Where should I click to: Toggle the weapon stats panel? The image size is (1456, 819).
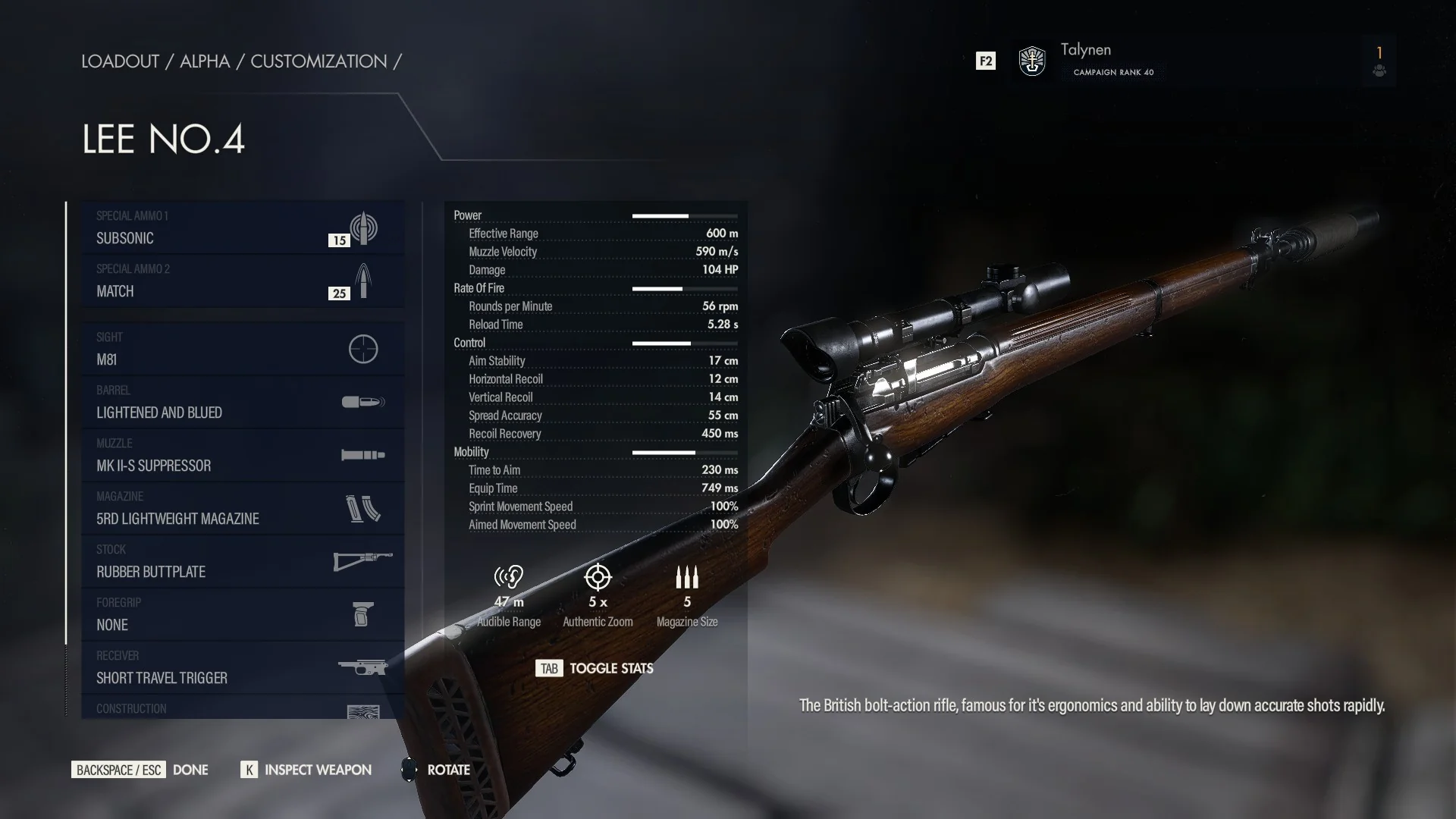(x=595, y=668)
